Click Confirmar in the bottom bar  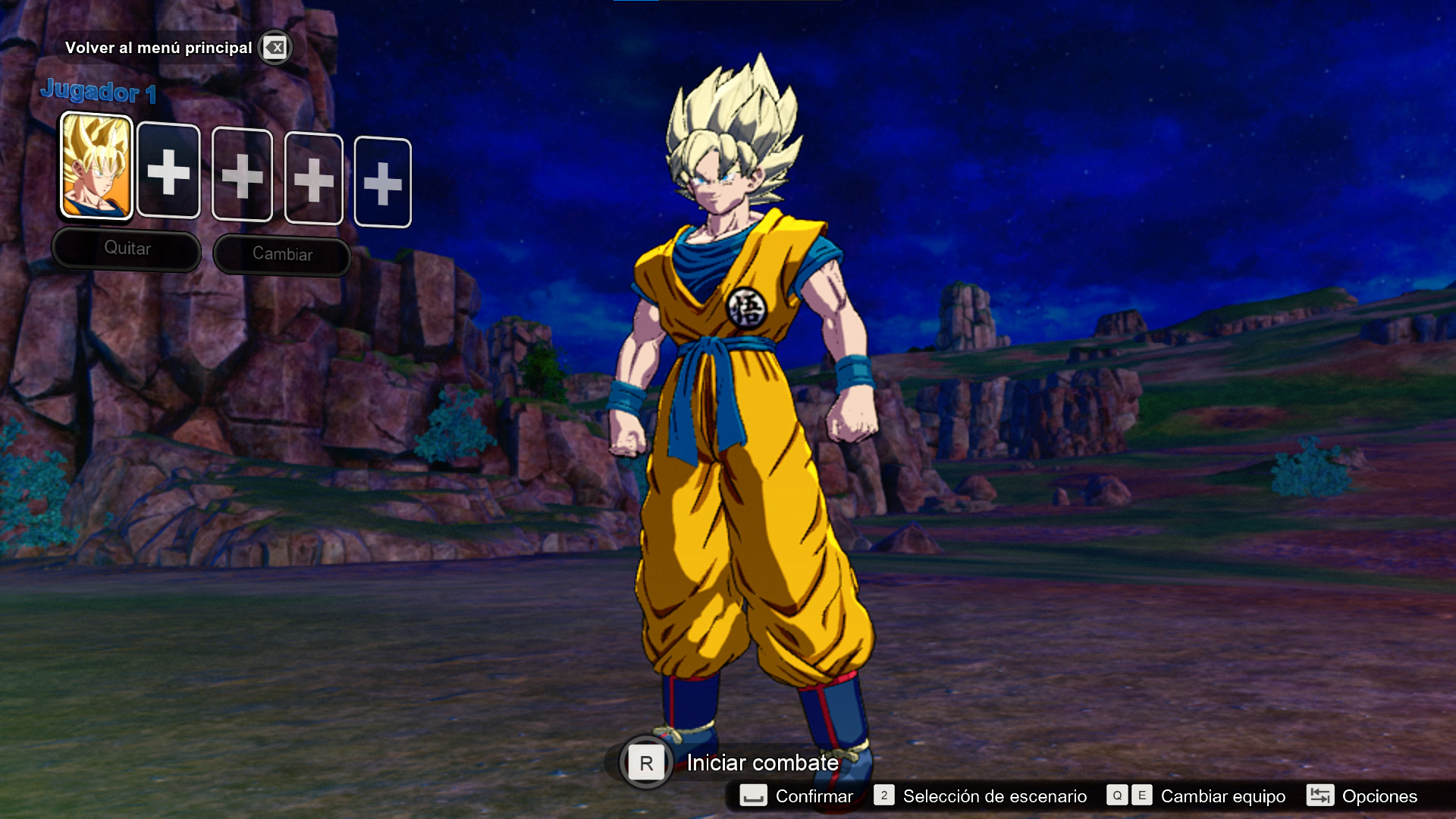click(813, 796)
